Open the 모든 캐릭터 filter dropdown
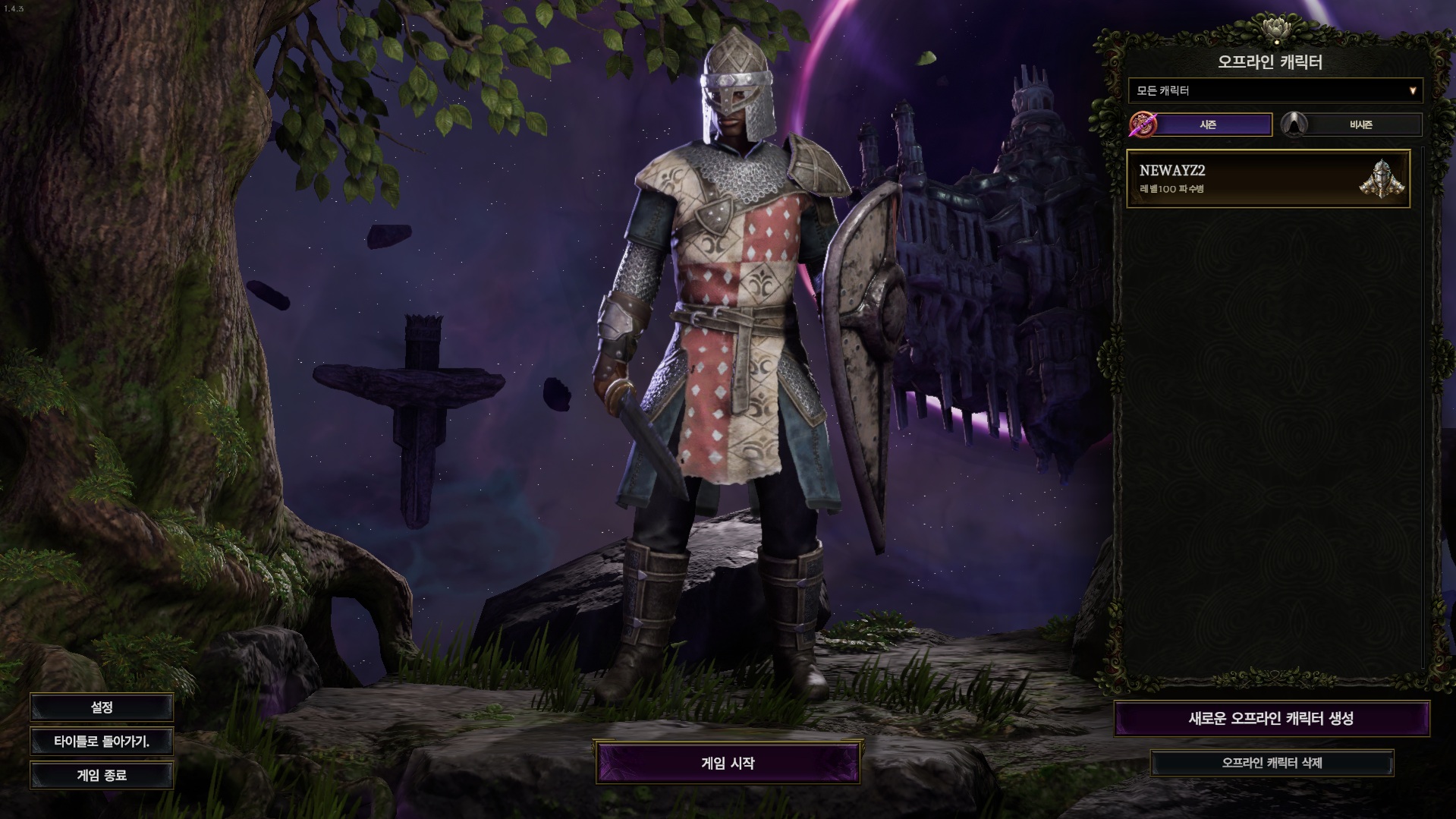 click(x=1275, y=91)
